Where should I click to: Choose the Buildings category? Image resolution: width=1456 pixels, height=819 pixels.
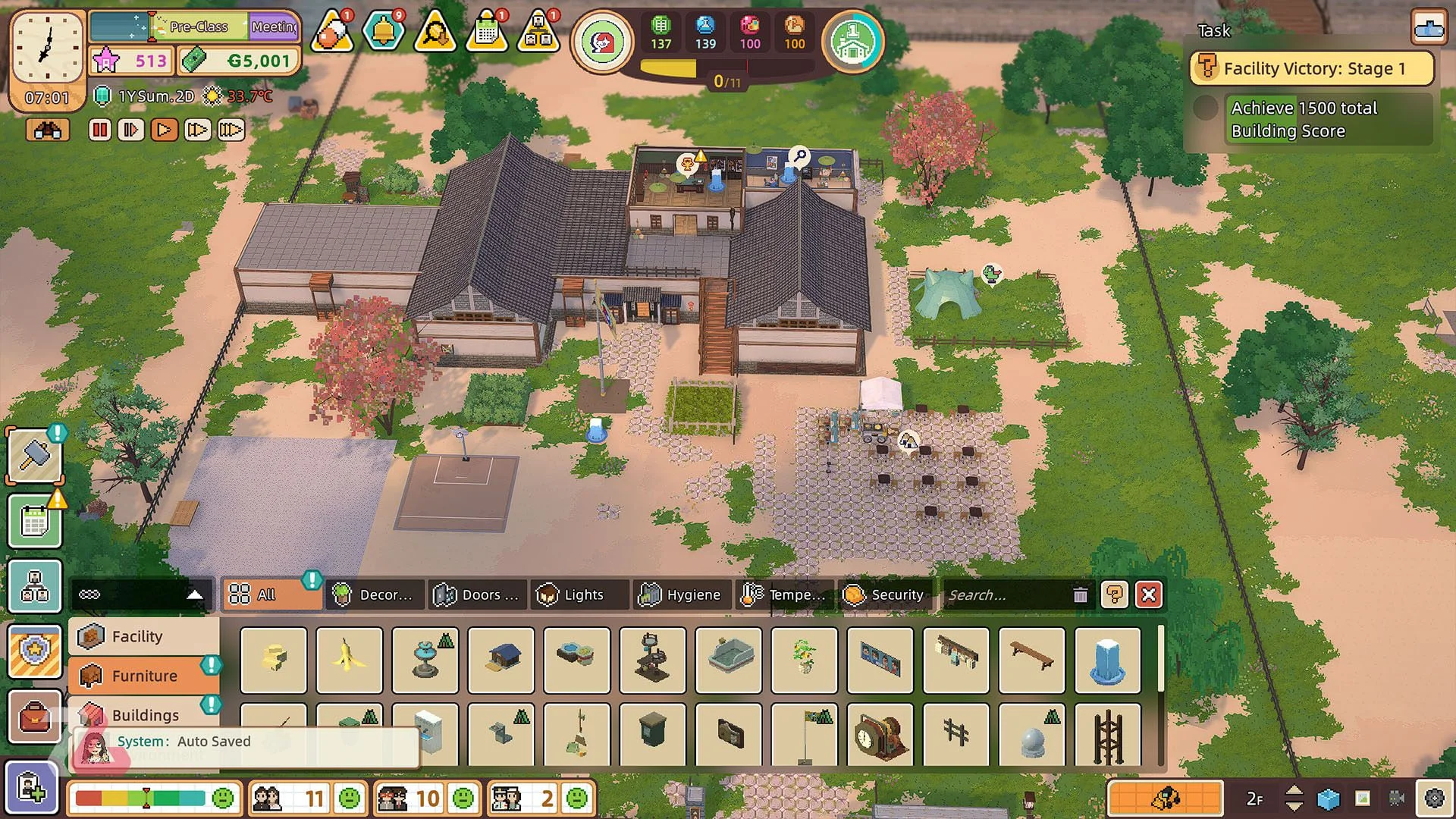[x=145, y=715]
